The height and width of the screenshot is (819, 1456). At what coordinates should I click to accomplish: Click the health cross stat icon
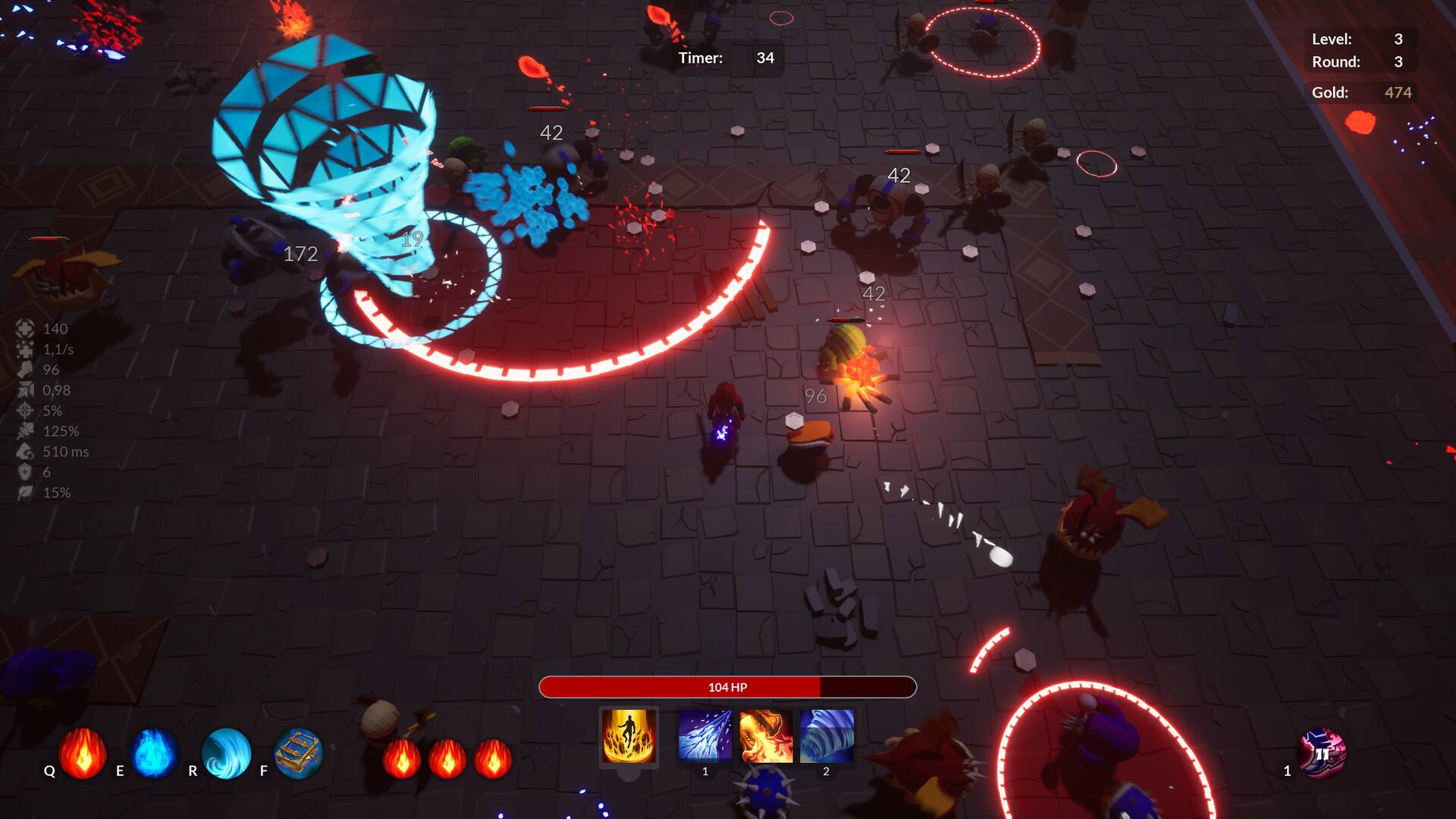click(x=25, y=328)
